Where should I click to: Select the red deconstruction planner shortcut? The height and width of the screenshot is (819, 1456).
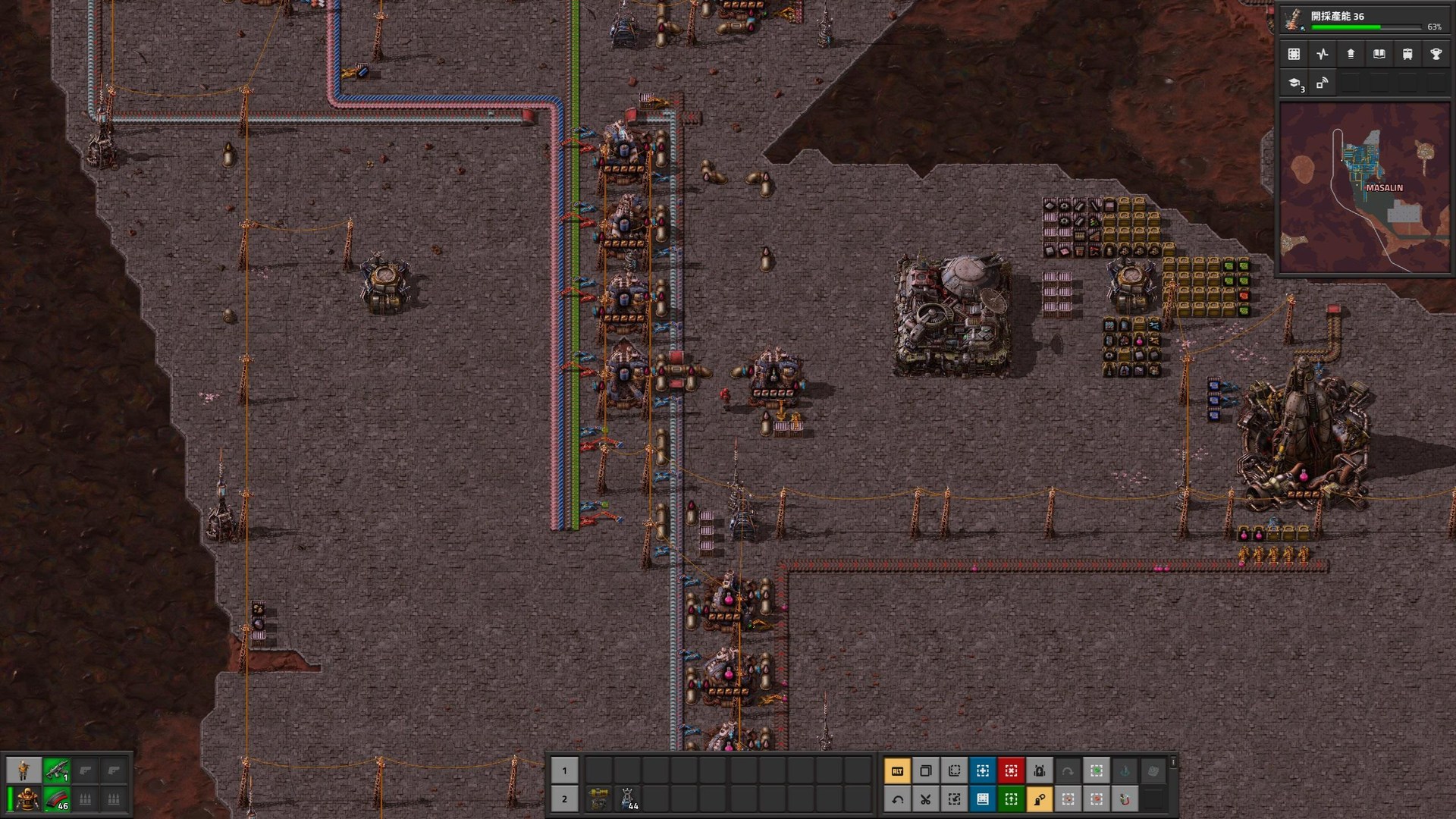pos(1011,771)
